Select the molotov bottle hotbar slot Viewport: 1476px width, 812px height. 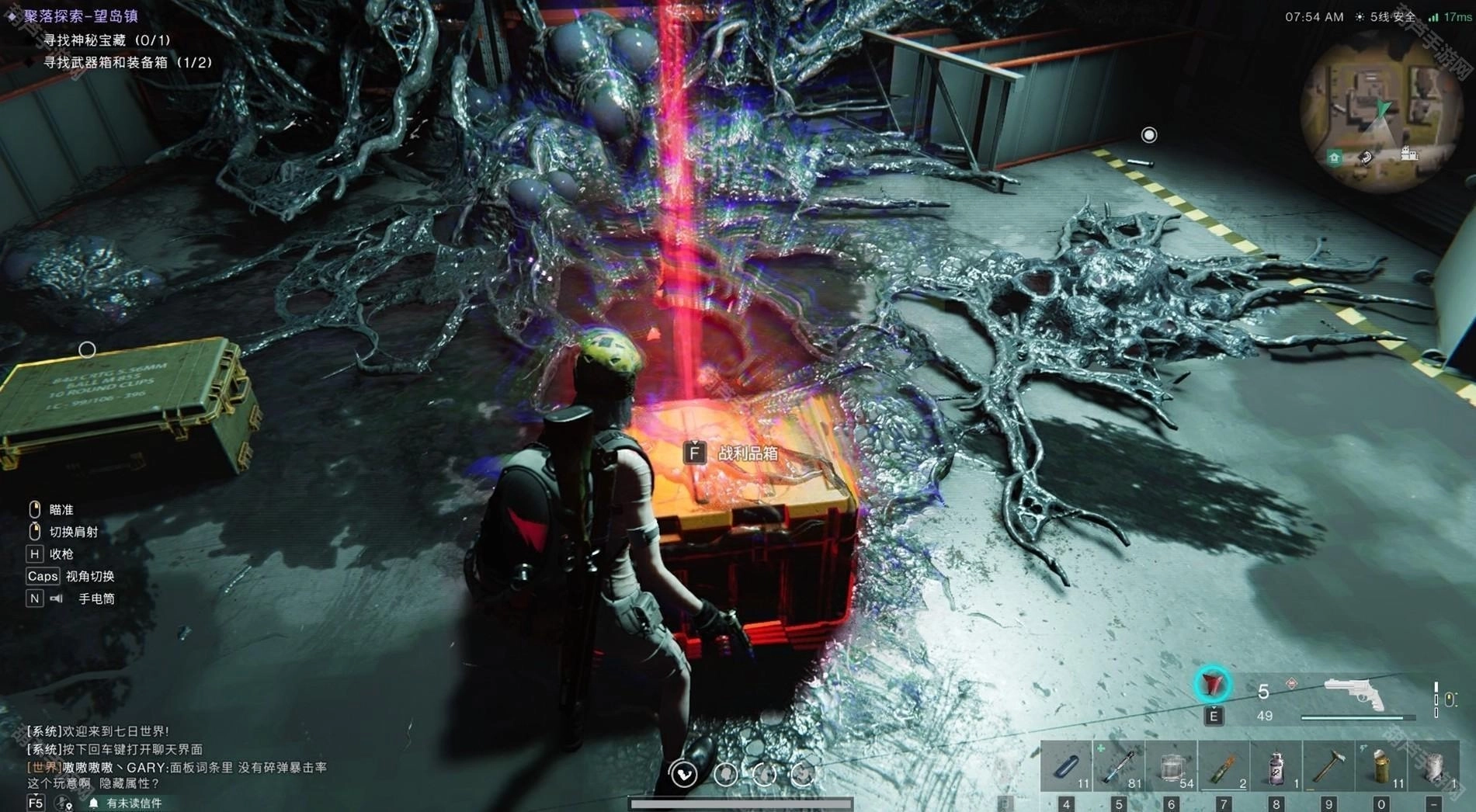pos(1224,767)
